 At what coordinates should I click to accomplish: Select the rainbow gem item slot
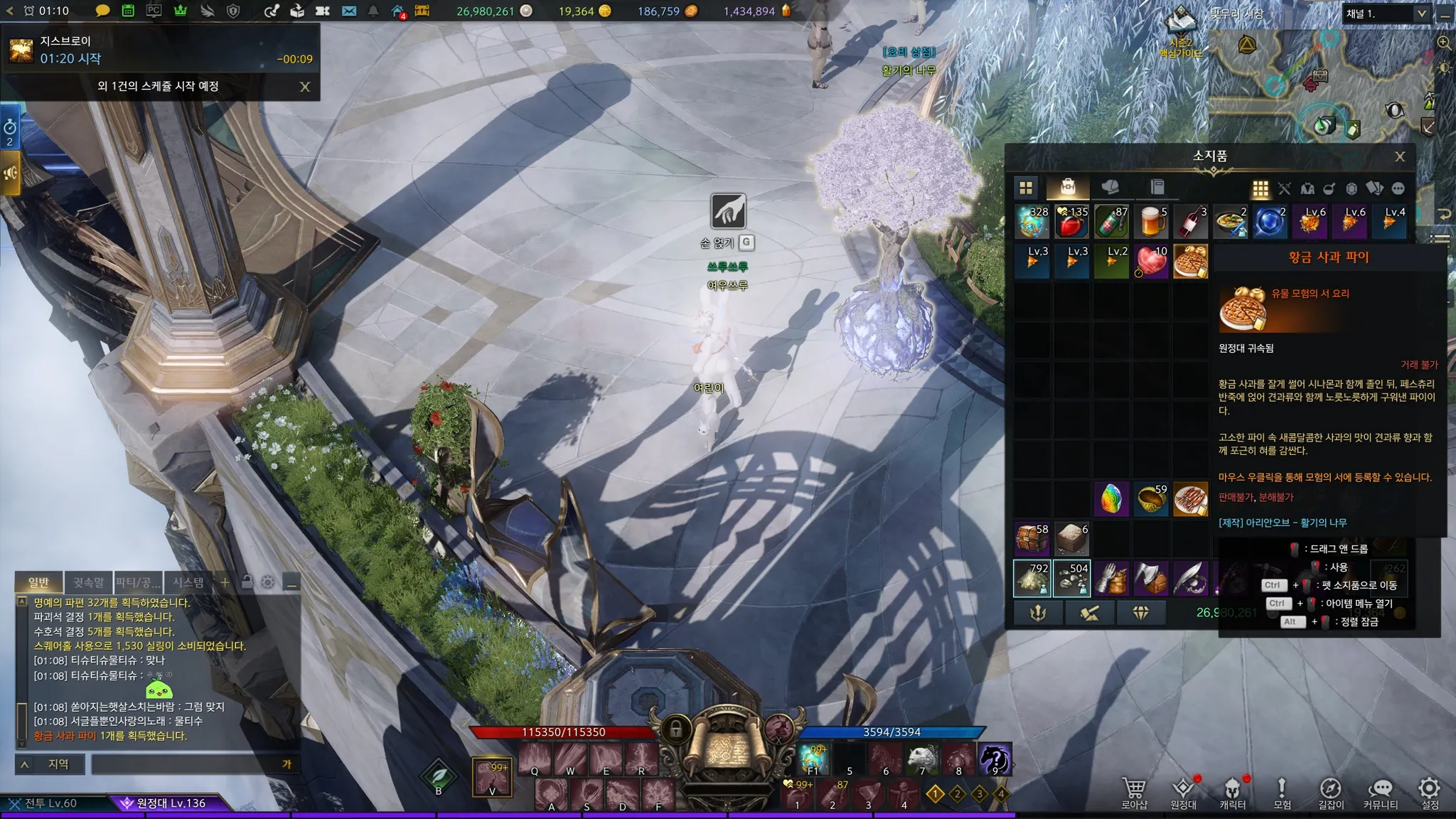point(1111,499)
